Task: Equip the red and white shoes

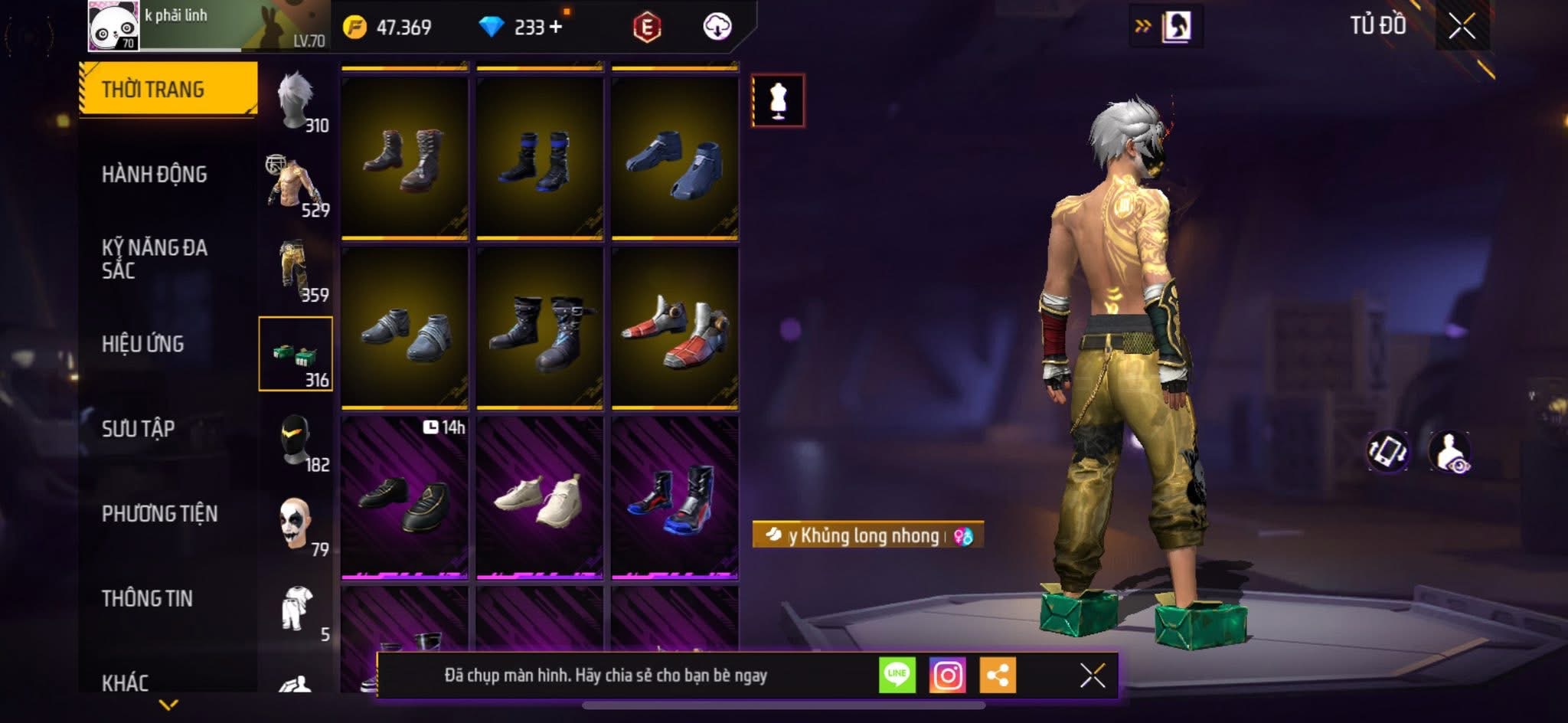Action: click(x=675, y=328)
